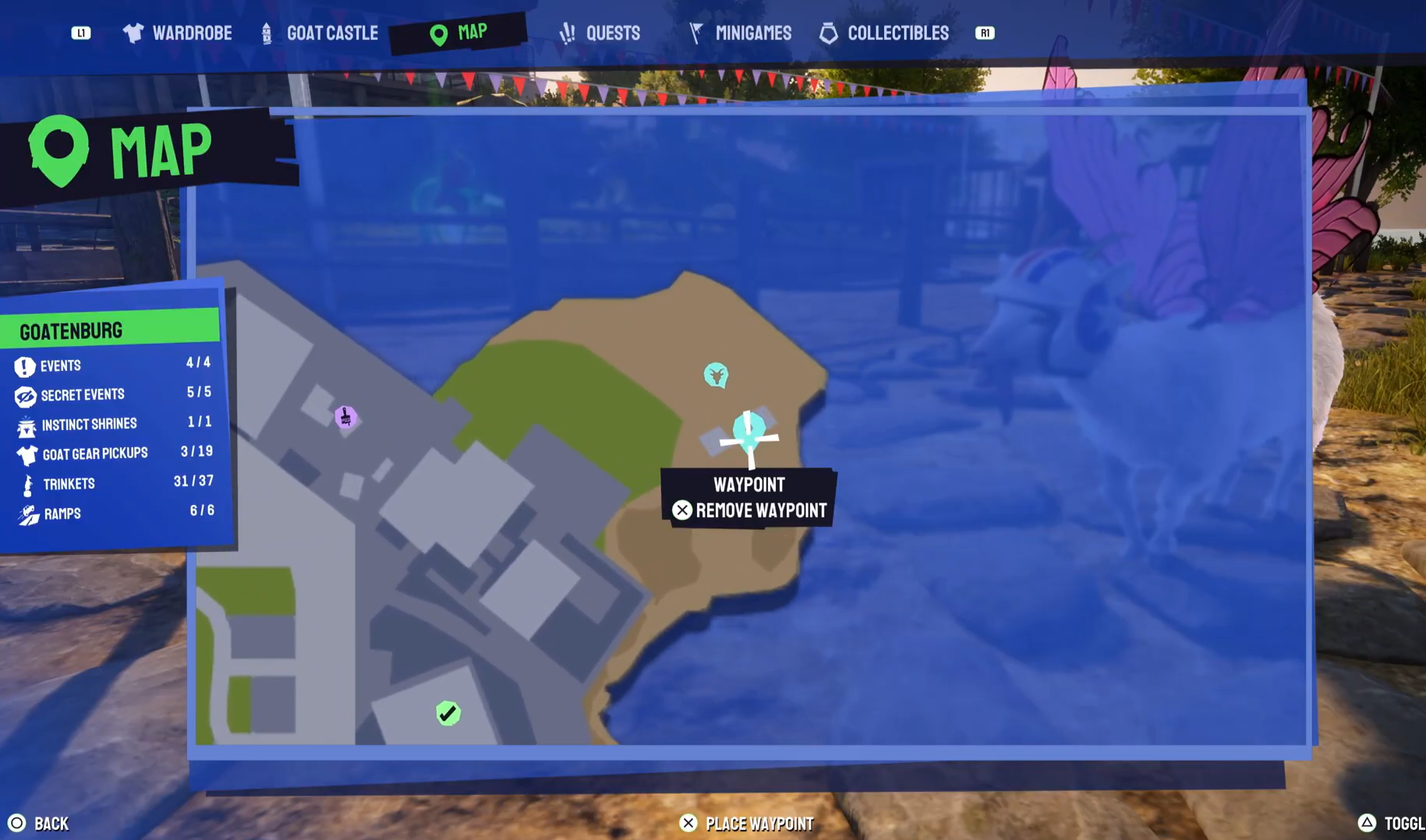Click Back to exit the map

pyautogui.click(x=37, y=823)
